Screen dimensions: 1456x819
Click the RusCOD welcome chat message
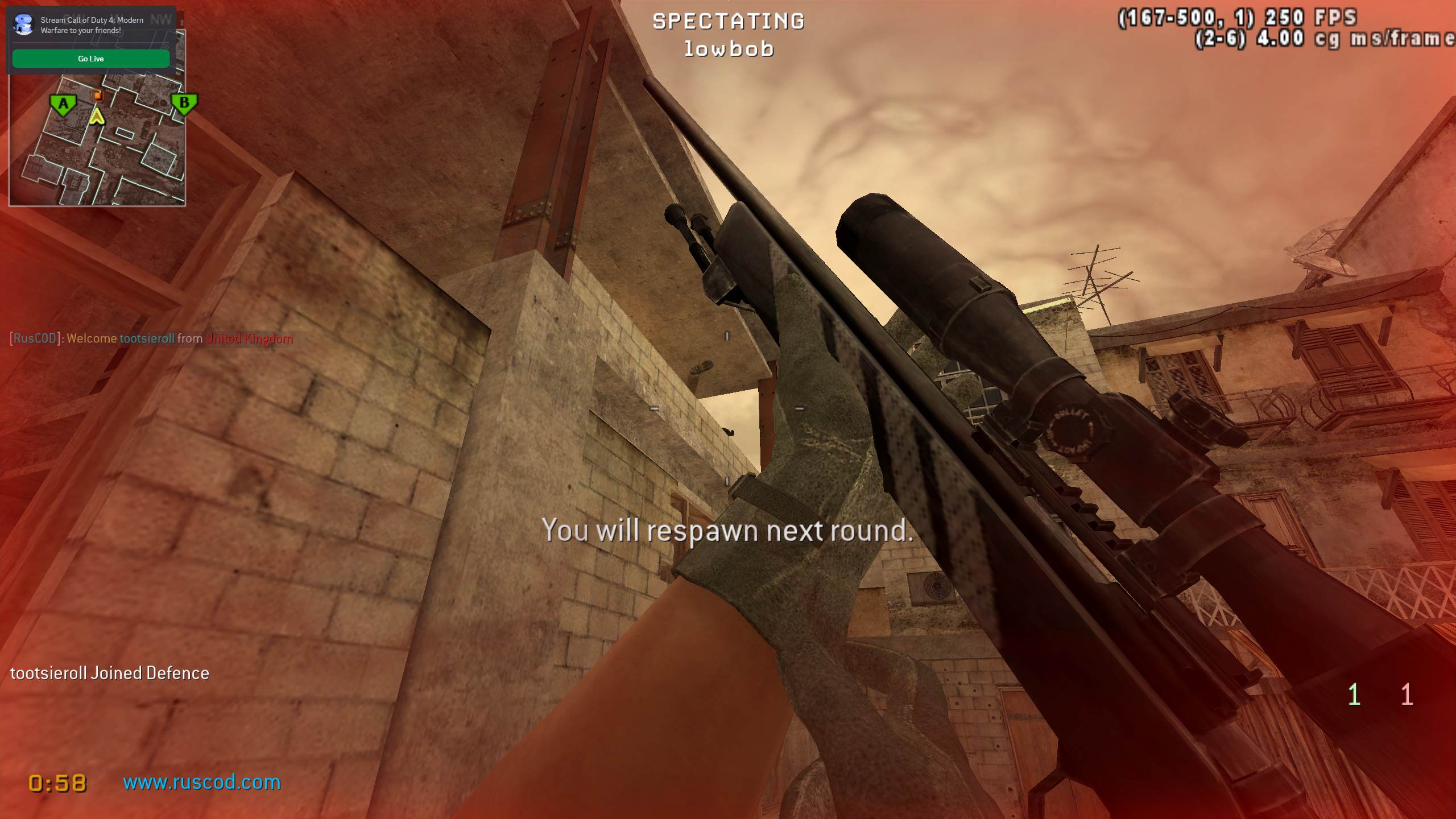click(x=151, y=338)
